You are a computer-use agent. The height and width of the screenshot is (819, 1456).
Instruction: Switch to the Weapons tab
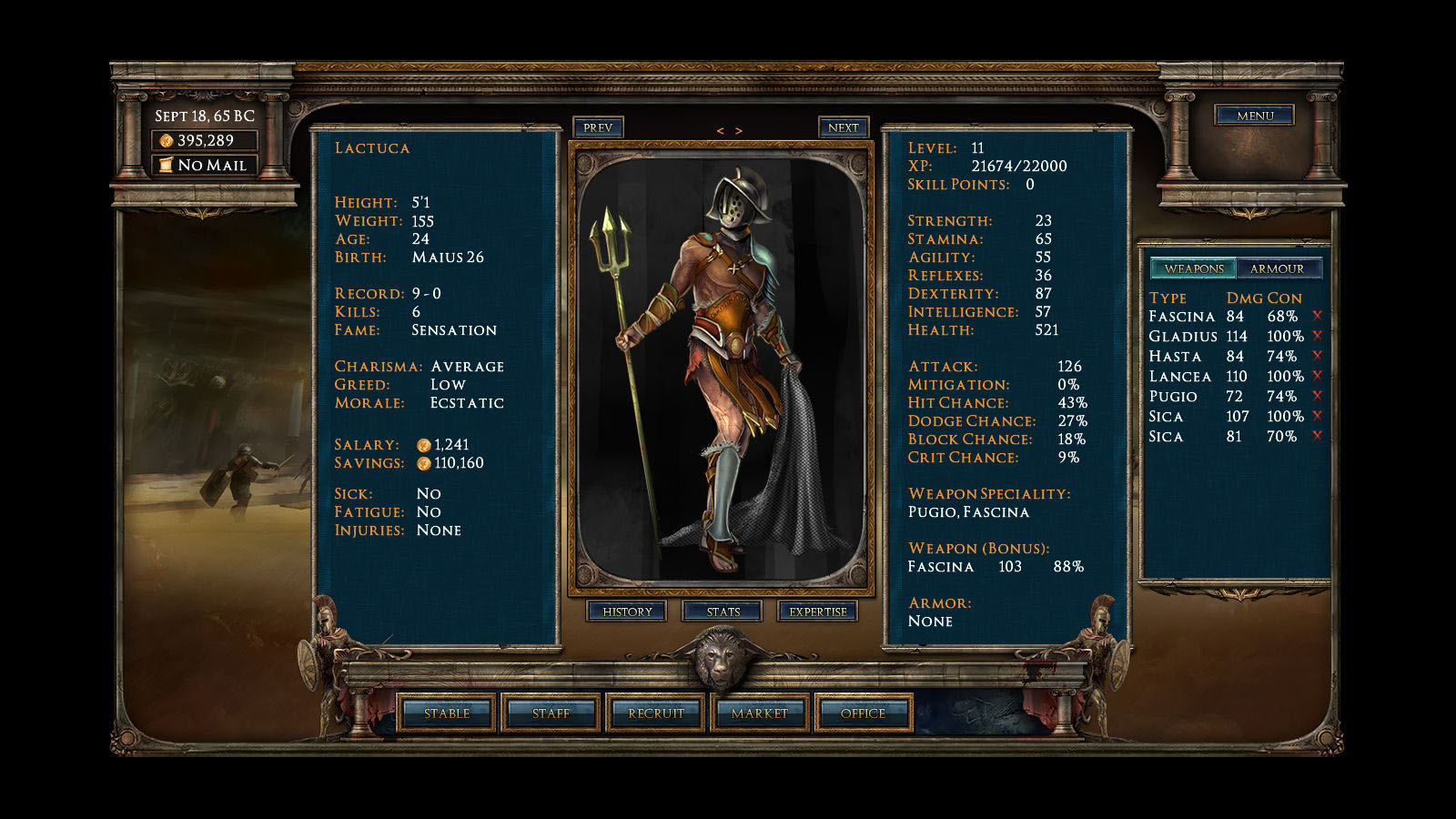1194,268
